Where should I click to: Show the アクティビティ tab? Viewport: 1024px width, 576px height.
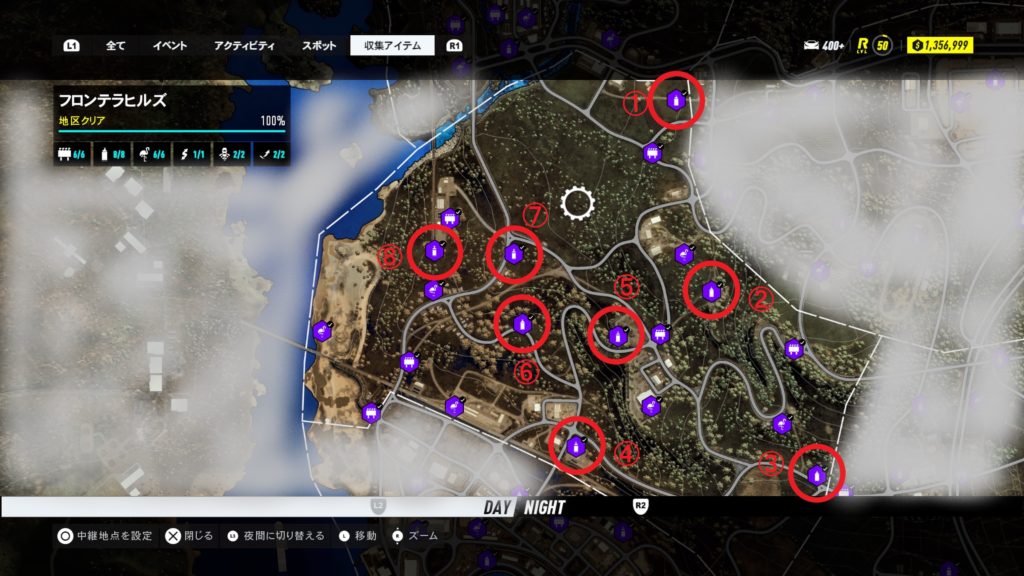pyautogui.click(x=245, y=46)
